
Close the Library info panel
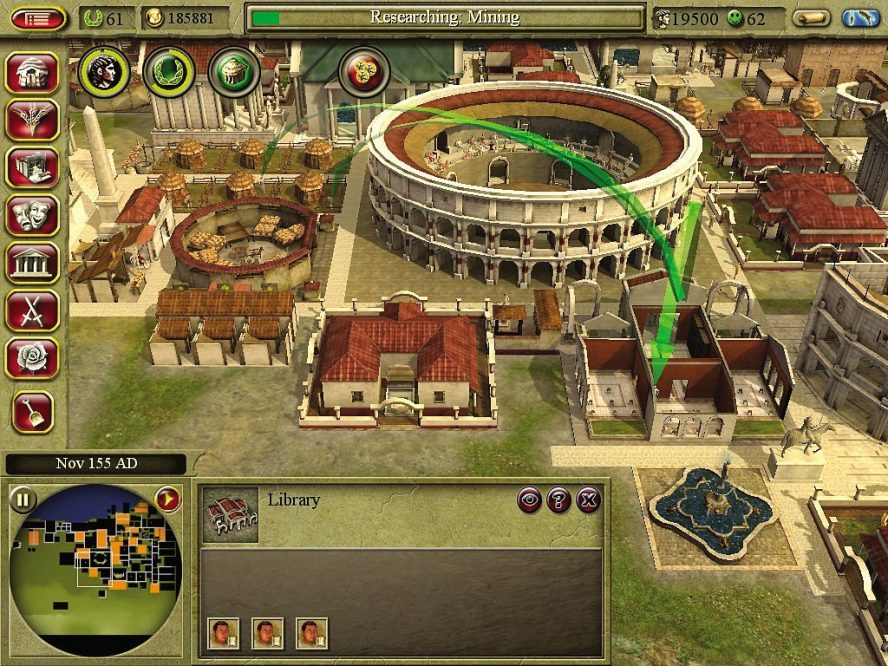(x=589, y=501)
